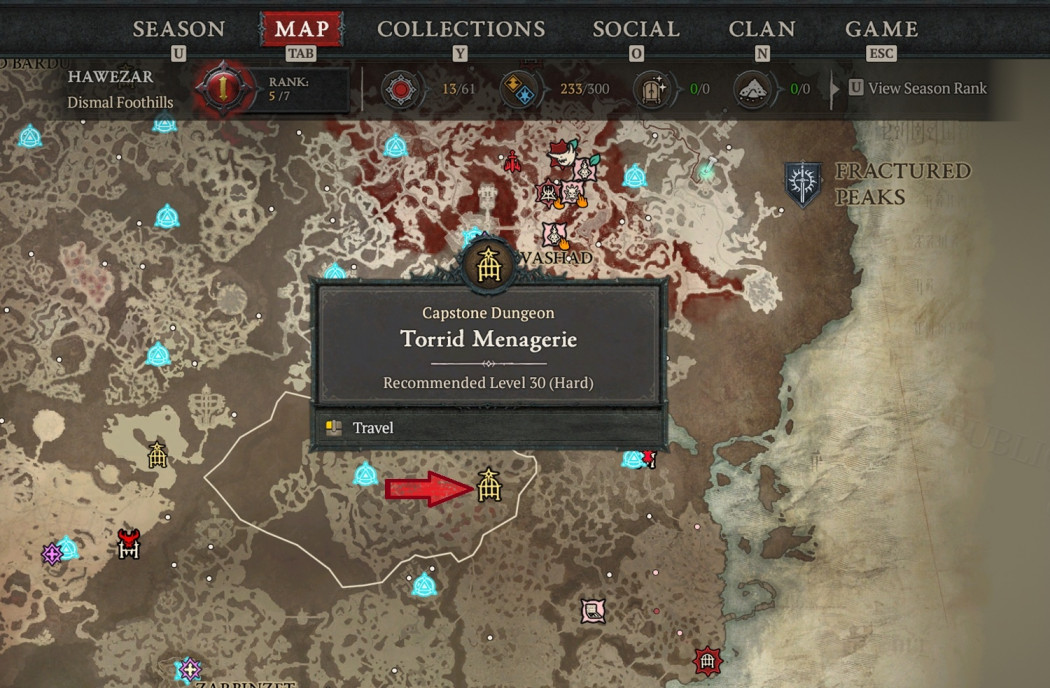The height and width of the screenshot is (688, 1050).
Task: Select the Fractured Peaks region shield marker
Action: coord(803,185)
